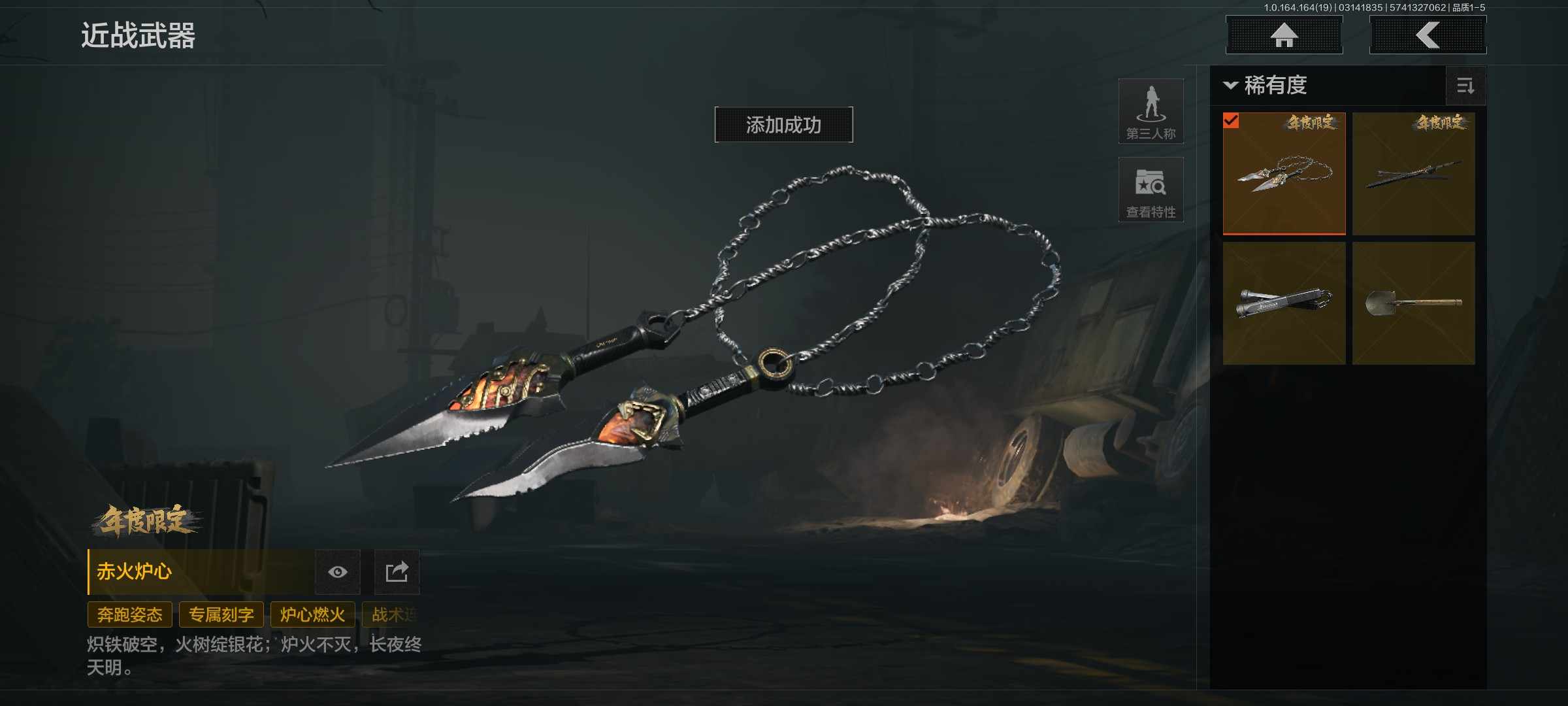The width and height of the screenshot is (1568, 706).
Task: Choose the nunchaku weapon thumbnail
Action: tap(1284, 303)
